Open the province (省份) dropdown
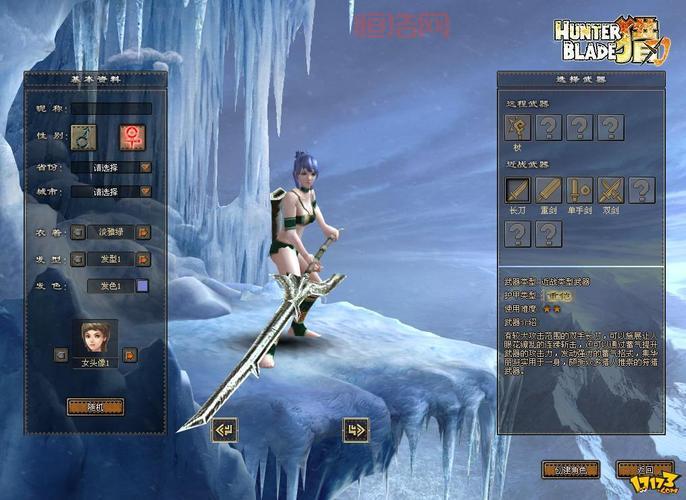The height and width of the screenshot is (500, 686). pyautogui.click(x=146, y=168)
